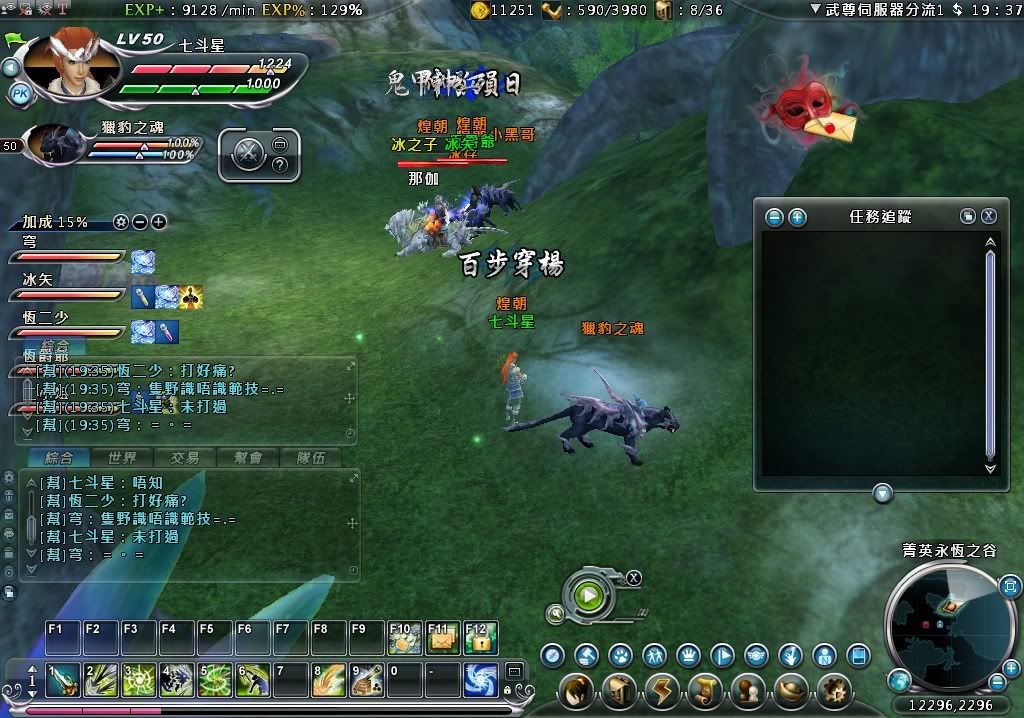The width and height of the screenshot is (1024, 718).
Task: Click the green play button
Action: pos(589,596)
